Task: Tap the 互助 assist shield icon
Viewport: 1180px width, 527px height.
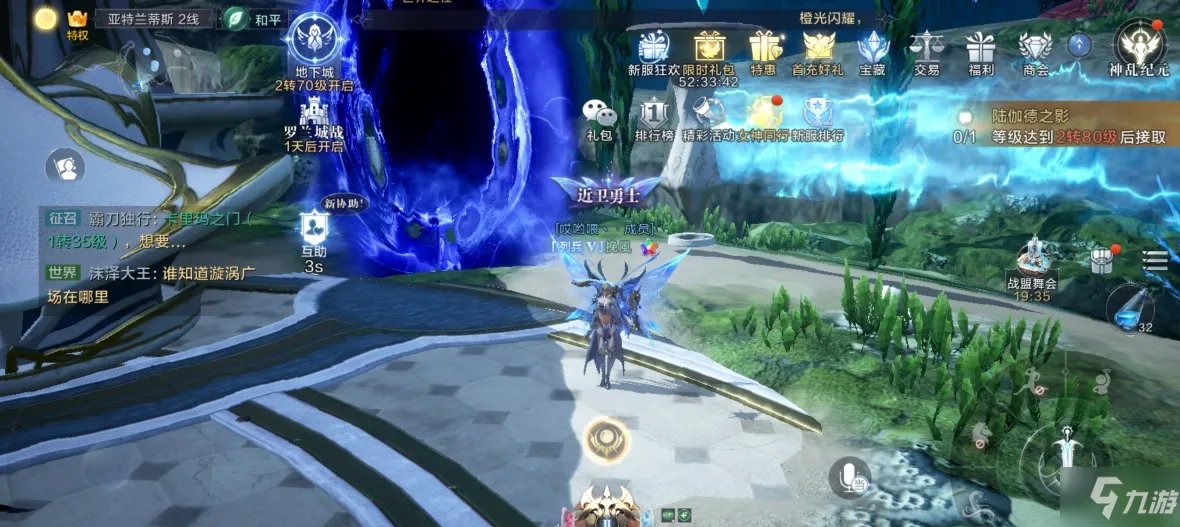Action: click(x=314, y=228)
